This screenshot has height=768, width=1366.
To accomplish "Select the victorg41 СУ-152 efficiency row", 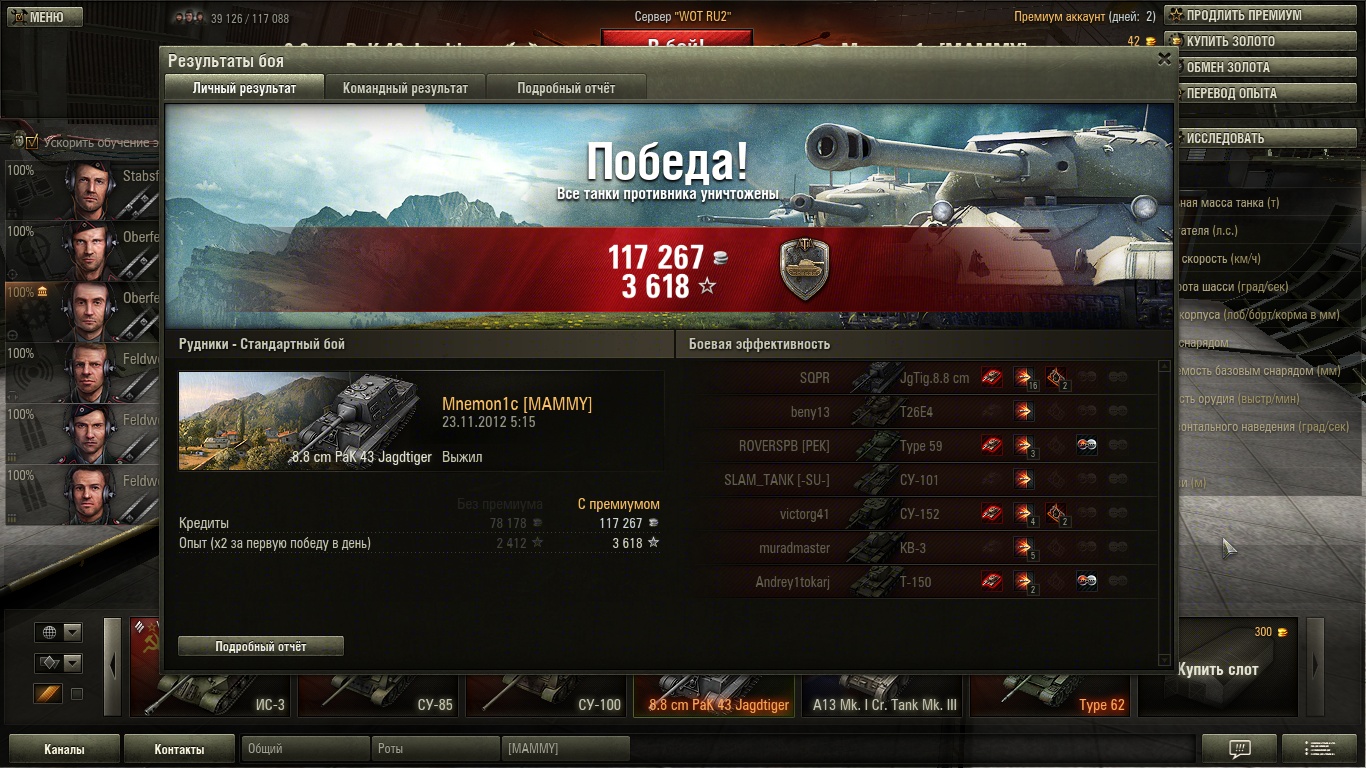I will pyautogui.click(x=930, y=514).
